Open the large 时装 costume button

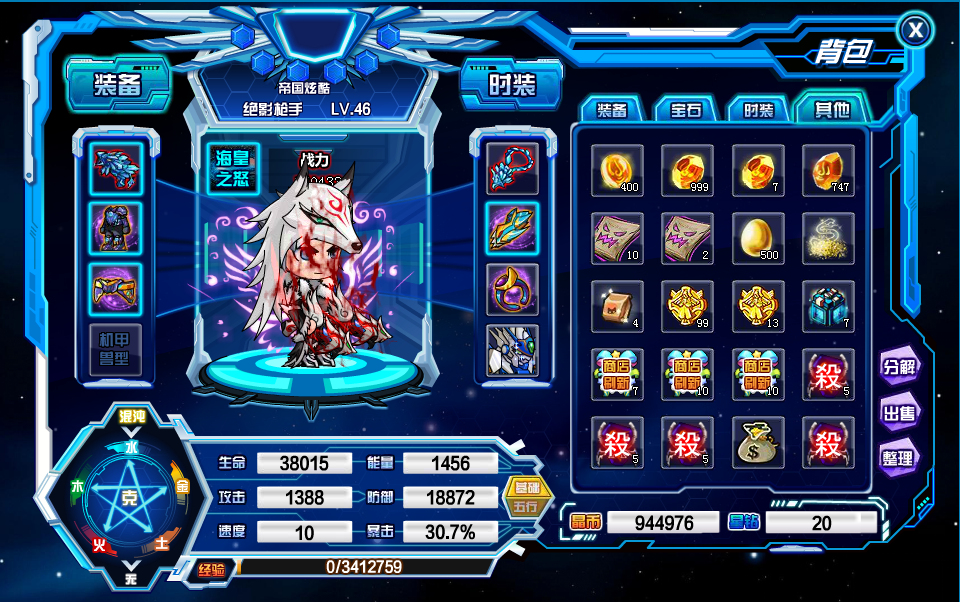(x=510, y=85)
